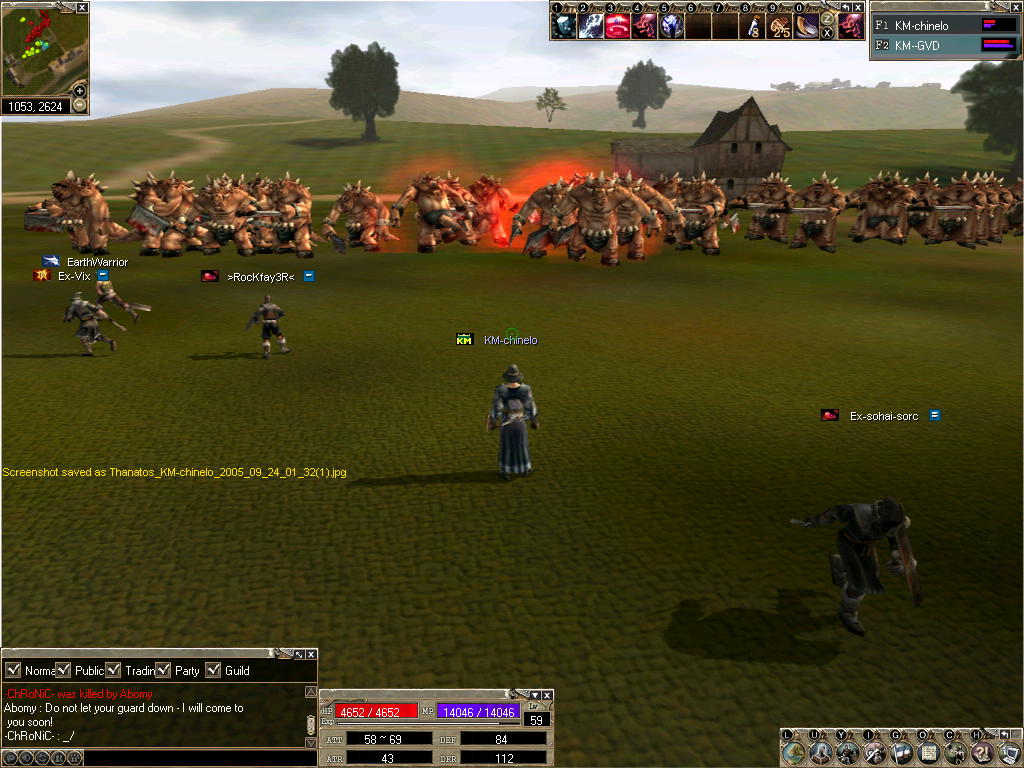1024x768 pixels.
Task: Close the minimap window
Action: [82, 7]
